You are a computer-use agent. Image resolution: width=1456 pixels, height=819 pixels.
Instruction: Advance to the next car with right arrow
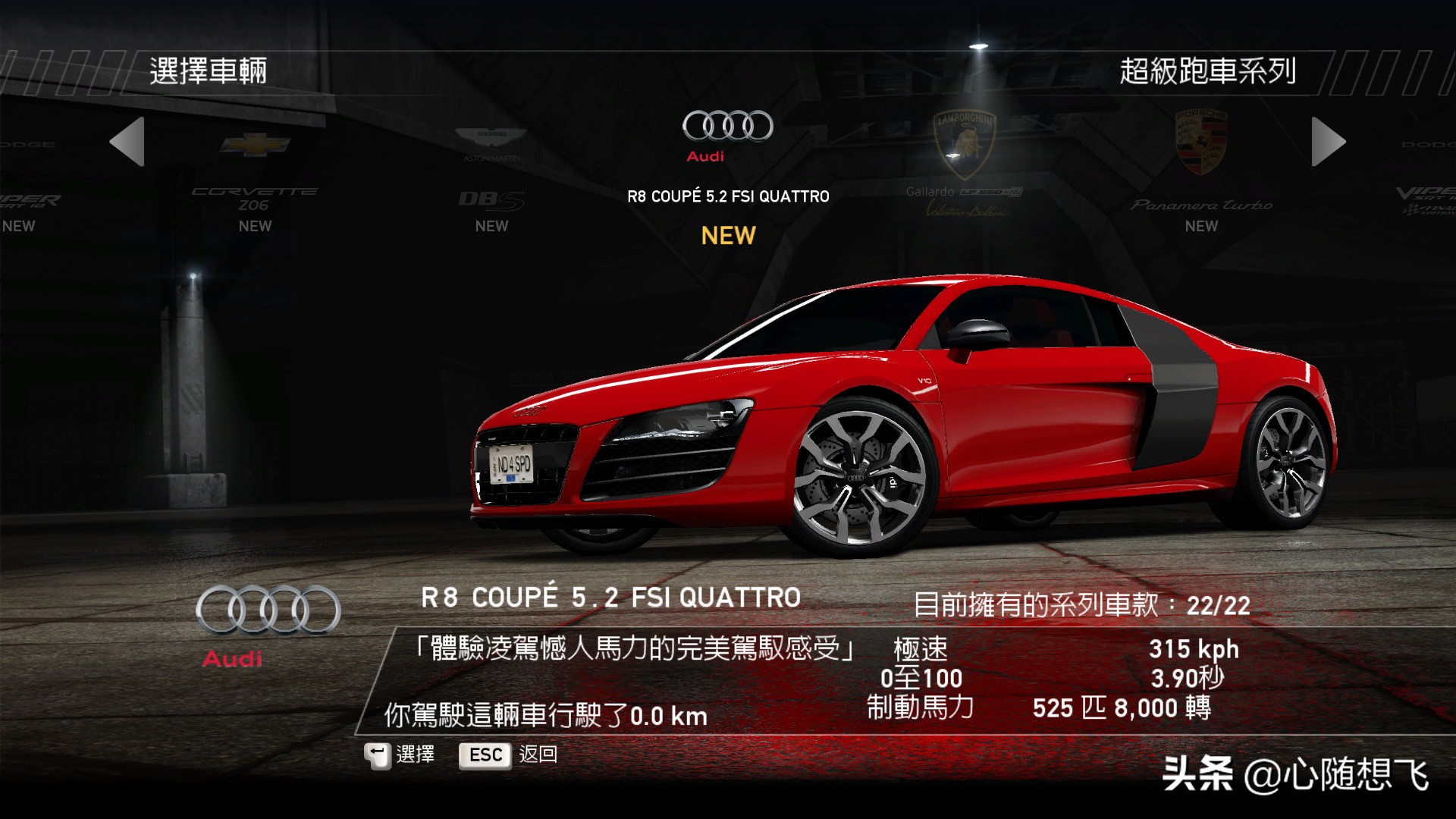[x=1328, y=142]
